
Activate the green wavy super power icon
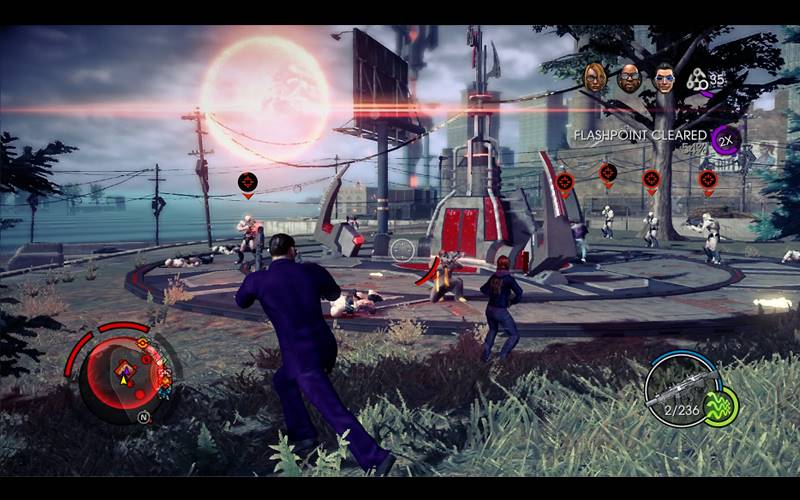720,406
